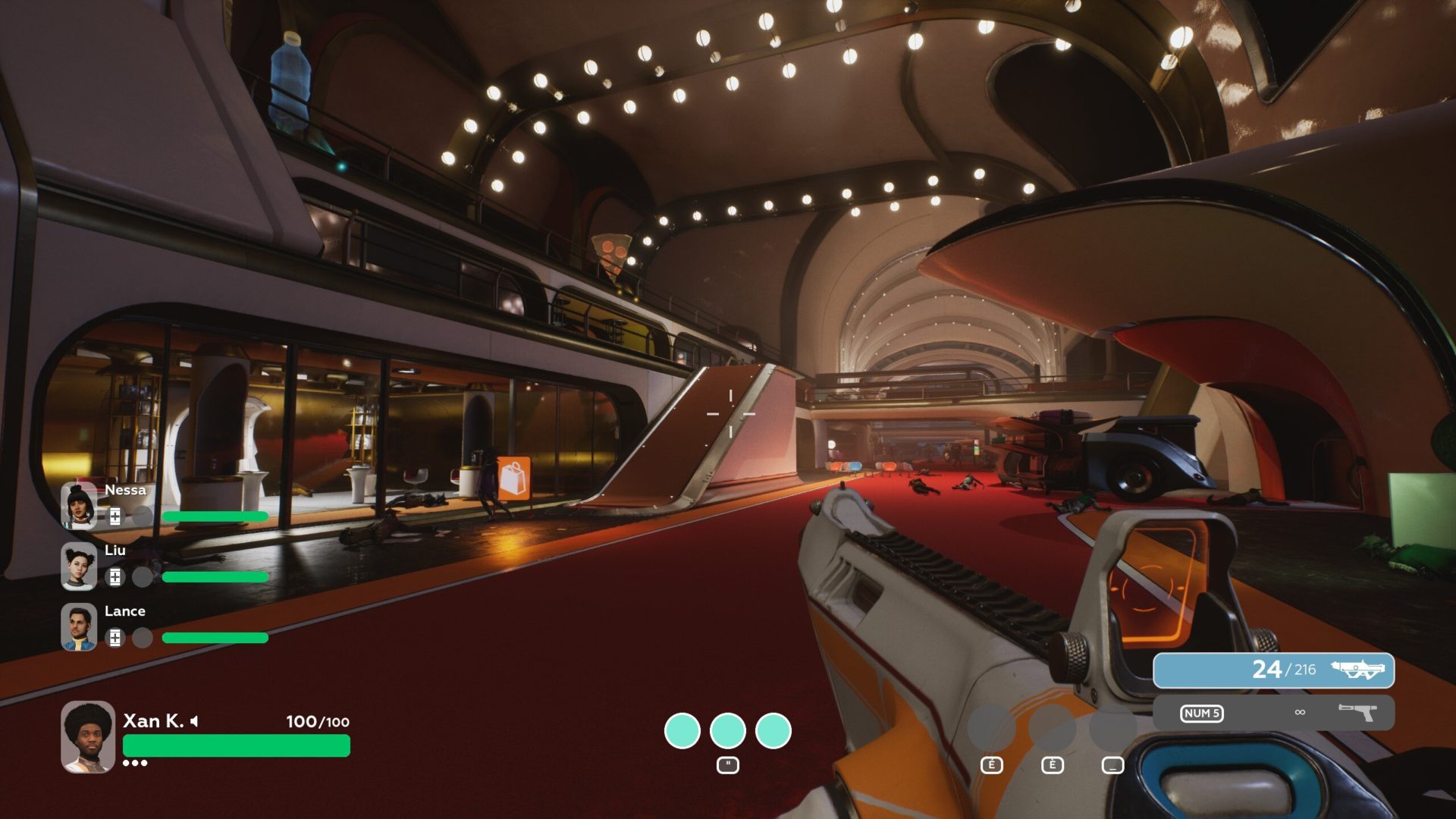Select Liu's teammate portrait
This screenshot has width=1456, height=819.
(x=79, y=566)
